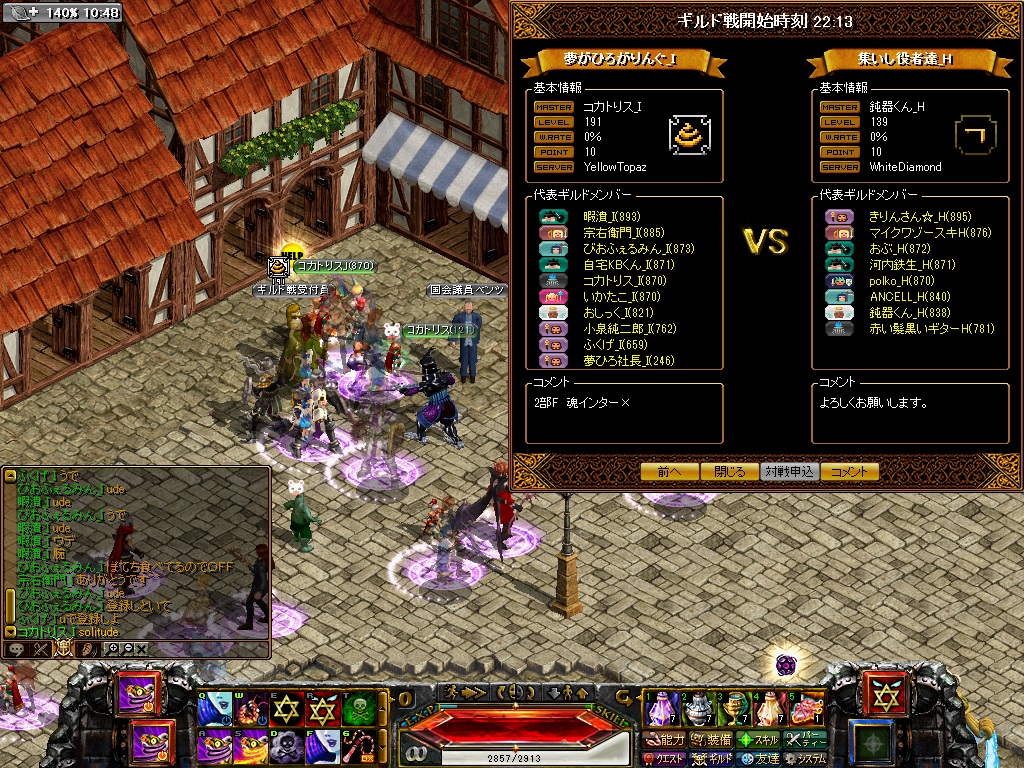
Task: Open the ギルド guild menu
Action: [711, 759]
